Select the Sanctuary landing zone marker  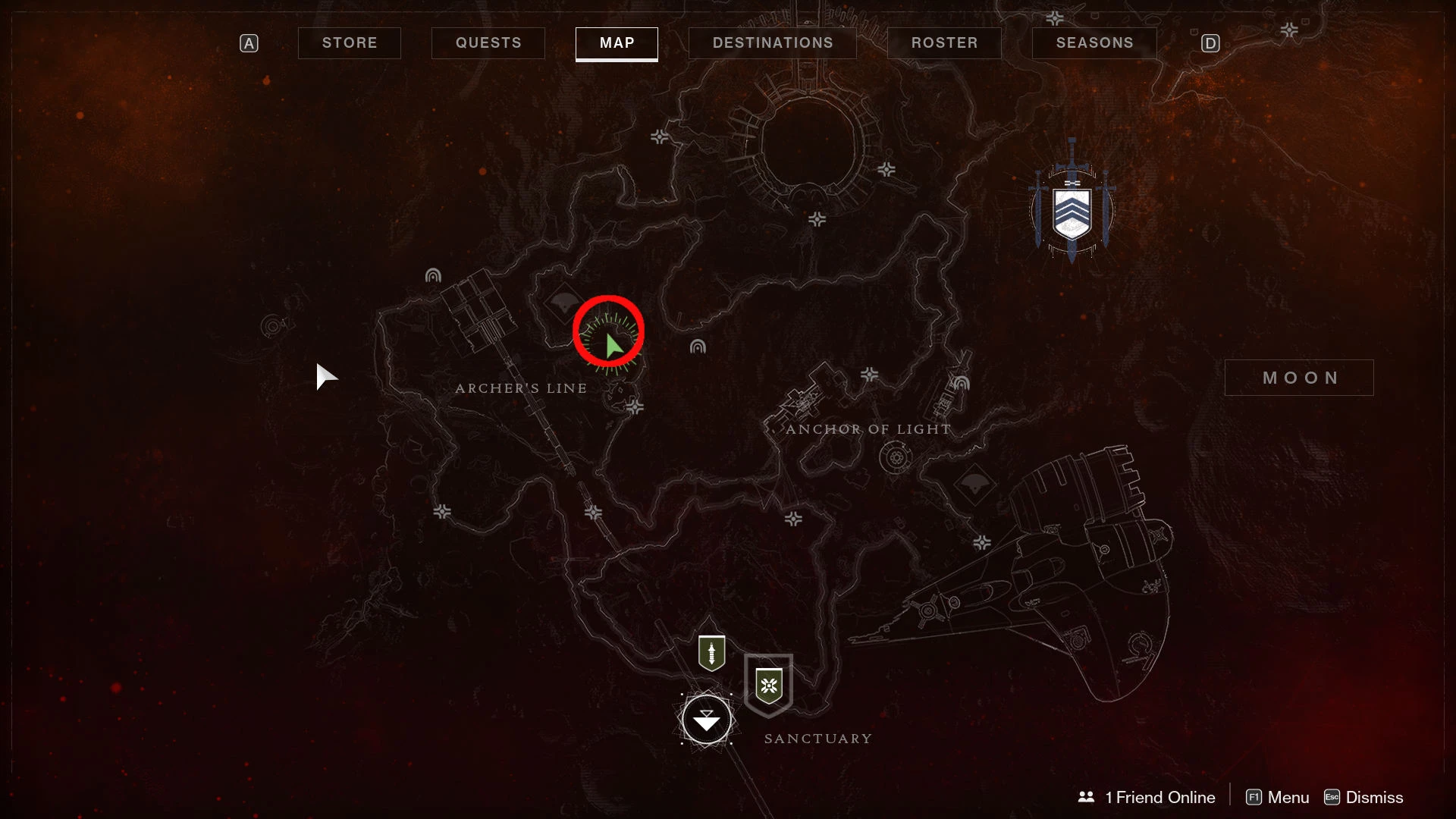pos(707,720)
